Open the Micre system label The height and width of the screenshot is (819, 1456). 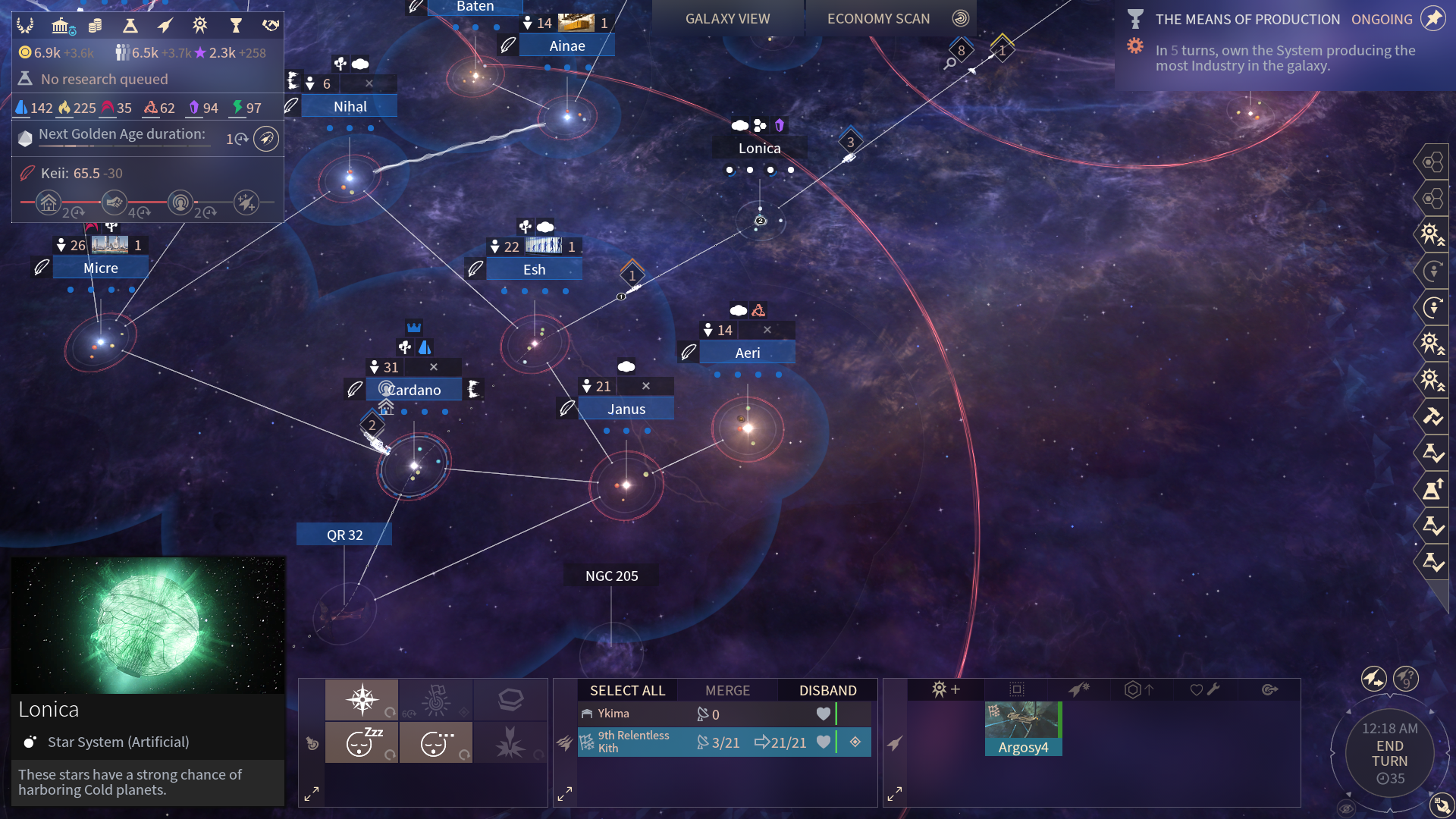coord(101,268)
